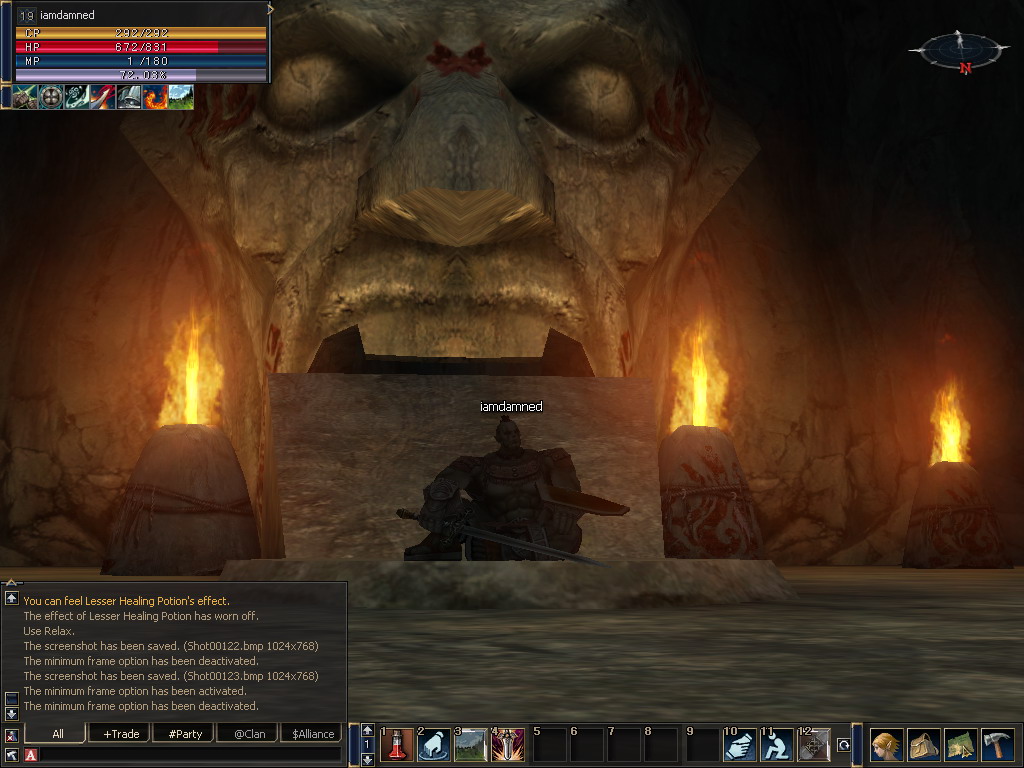The height and width of the screenshot is (768, 1024).
Task: Open the character status window
Action: pyautogui.click(x=886, y=745)
